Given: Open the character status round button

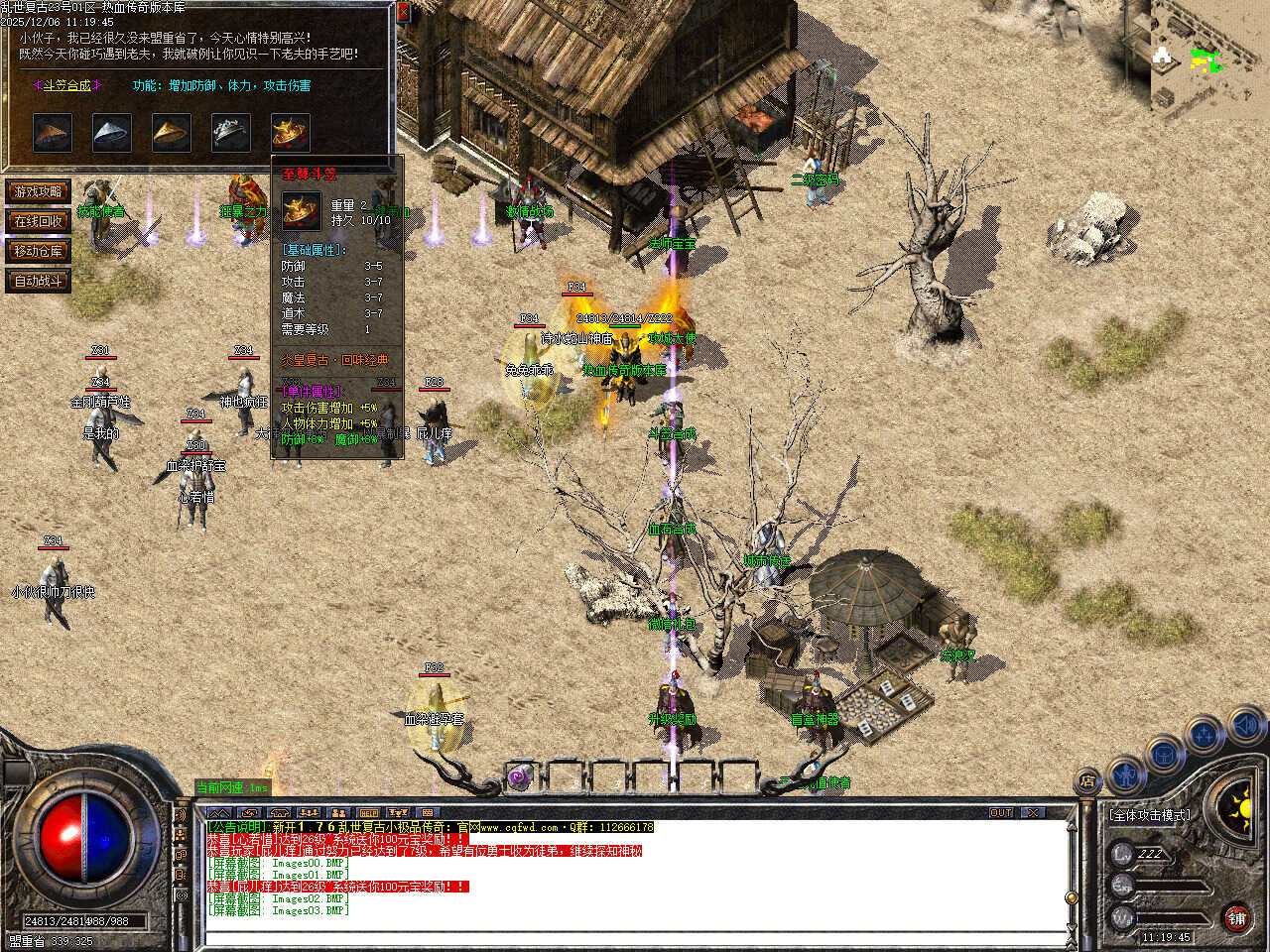Looking at the screenshot, I should 1126,773.
